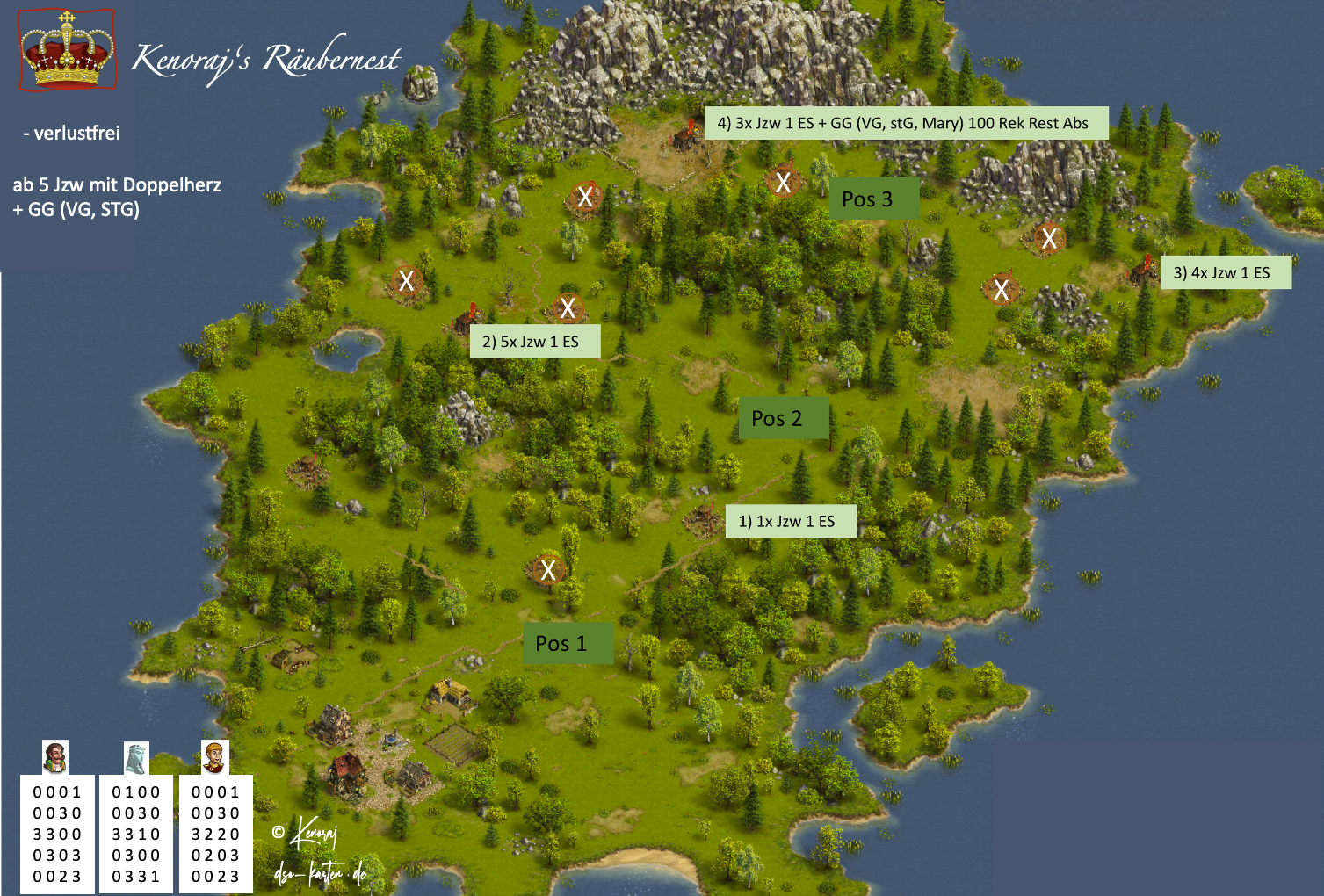1324x896 pixels.
Task: Click the royal crown logo
Action: (68, 50)
